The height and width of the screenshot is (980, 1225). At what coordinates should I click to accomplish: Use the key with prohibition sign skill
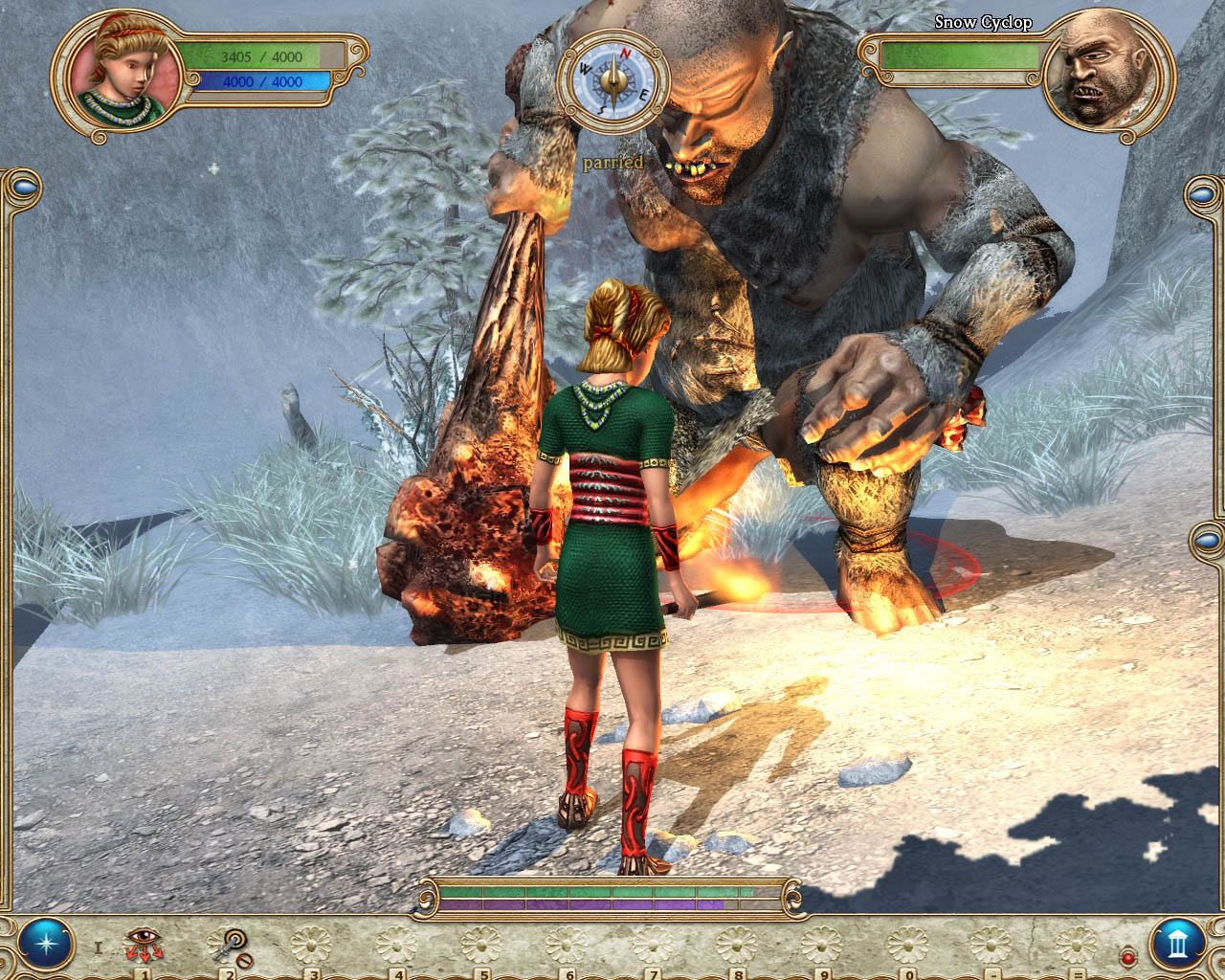[230, 947]
